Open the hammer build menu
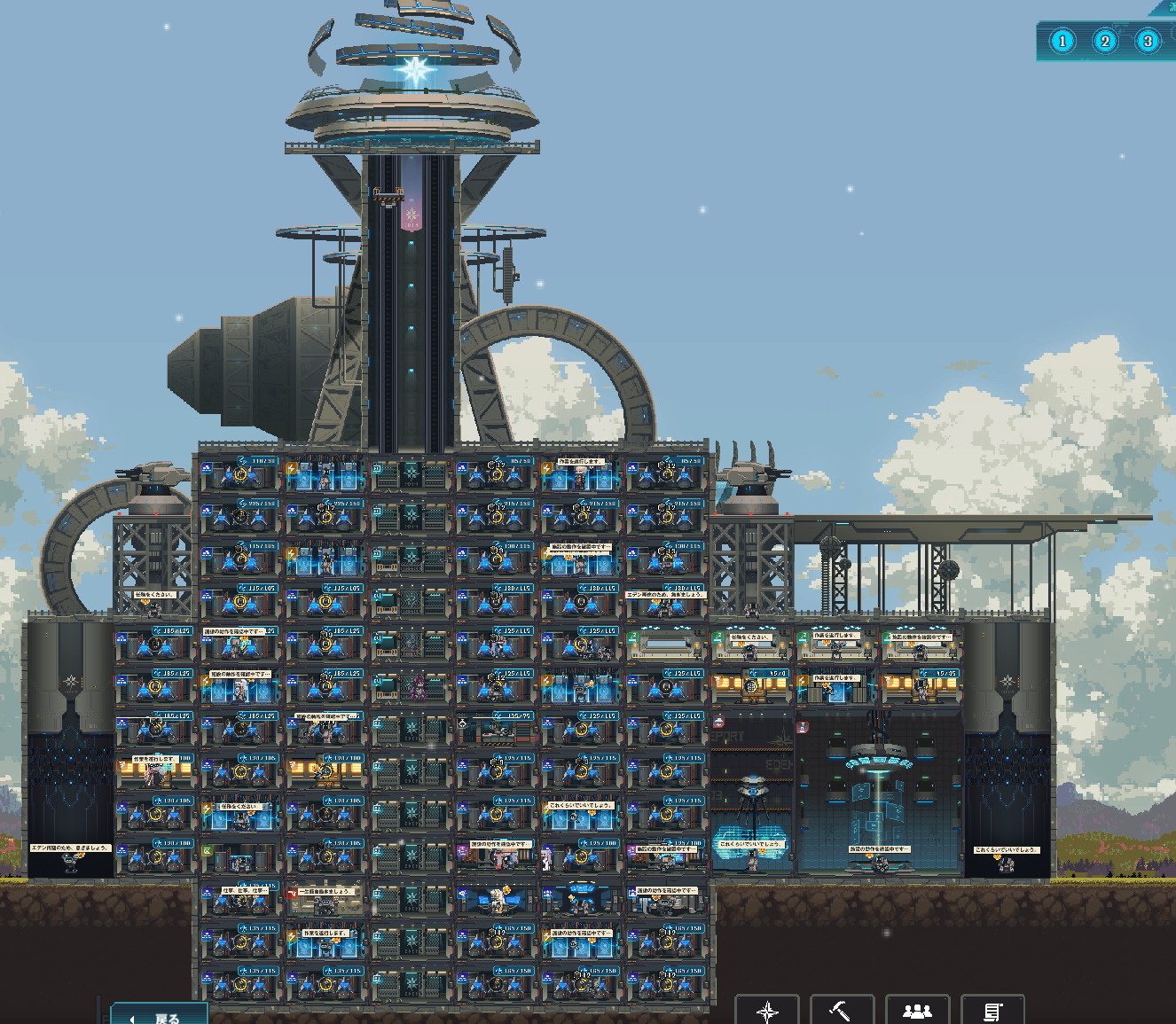 (x=842, y=1011)
